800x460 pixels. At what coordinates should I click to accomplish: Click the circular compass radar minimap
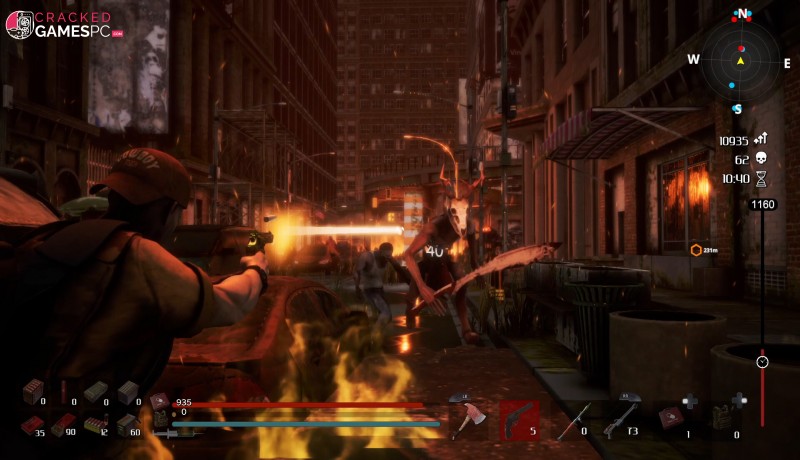[740, 60]
